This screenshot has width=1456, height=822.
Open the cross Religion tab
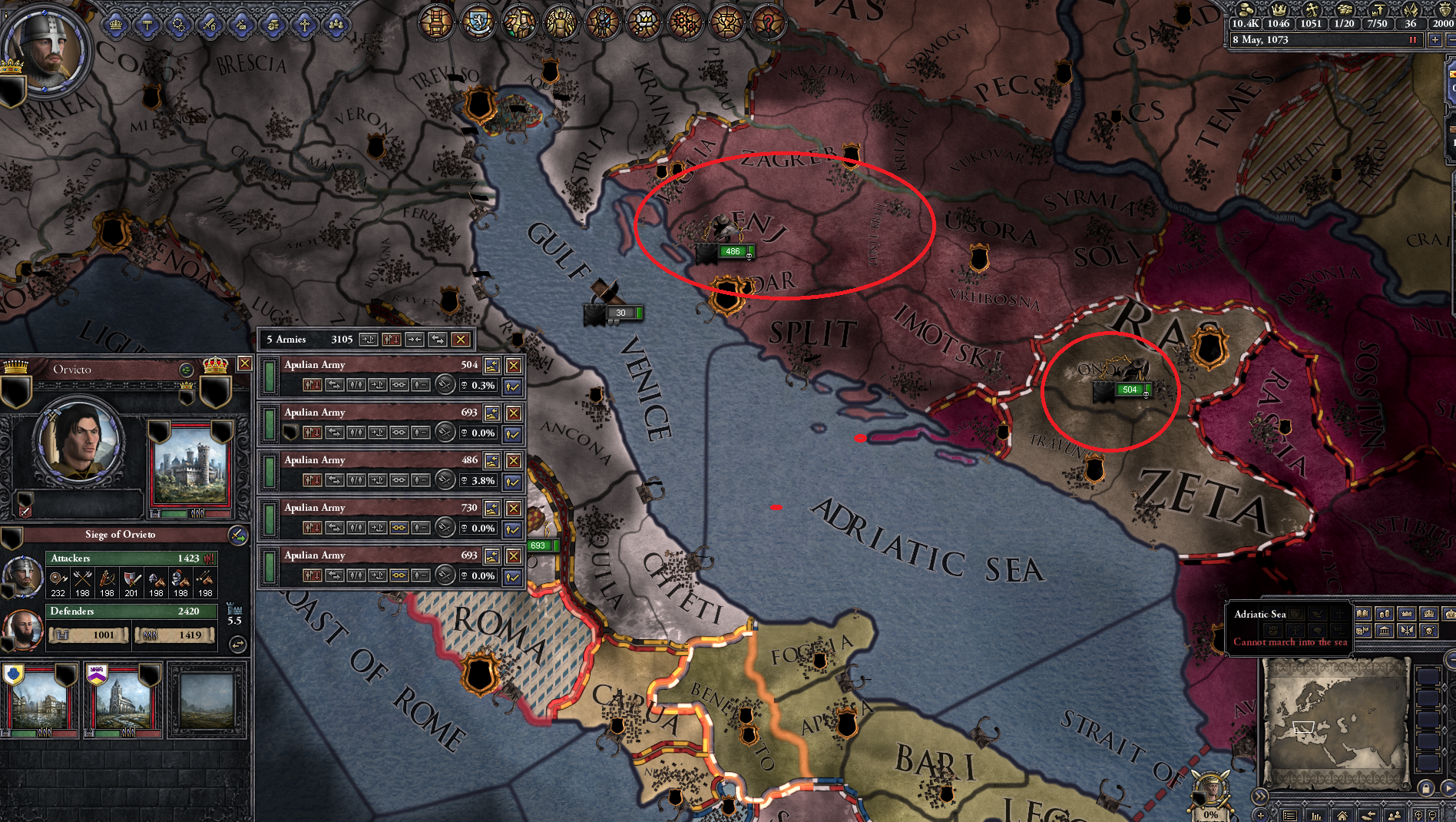(305, 25)
